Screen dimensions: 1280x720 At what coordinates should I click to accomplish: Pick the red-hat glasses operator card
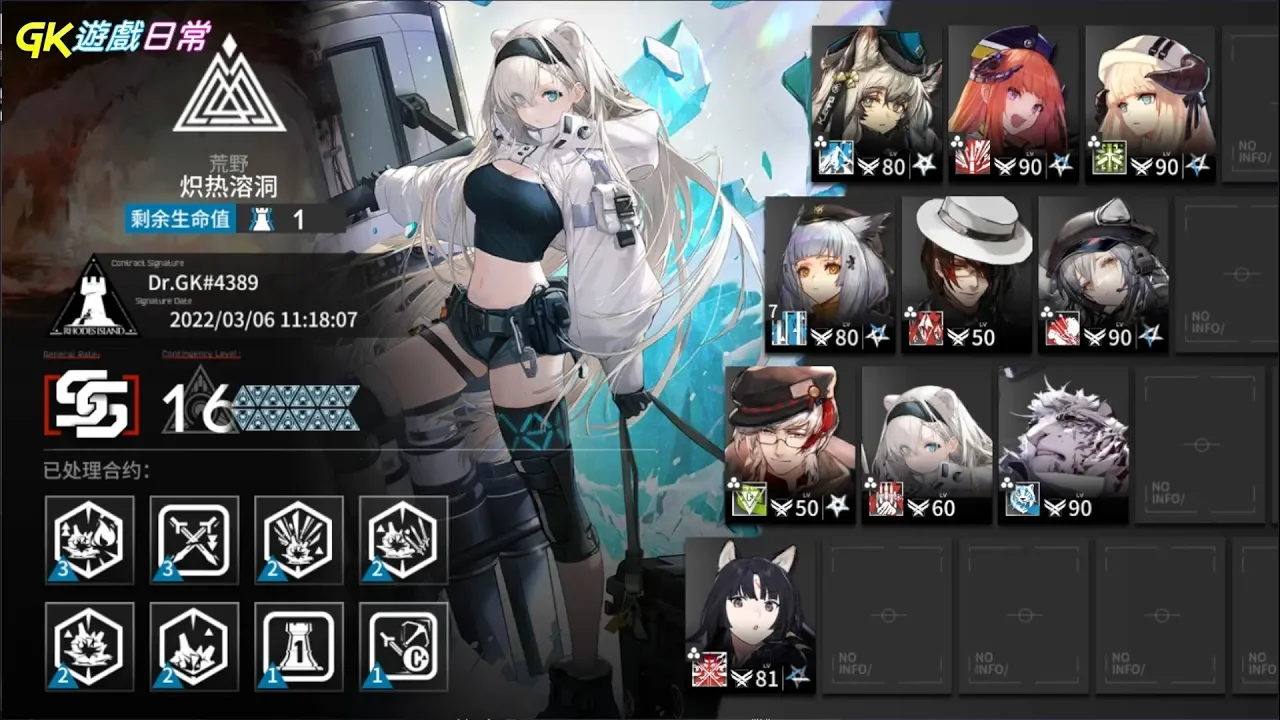(x=790, y=443)
